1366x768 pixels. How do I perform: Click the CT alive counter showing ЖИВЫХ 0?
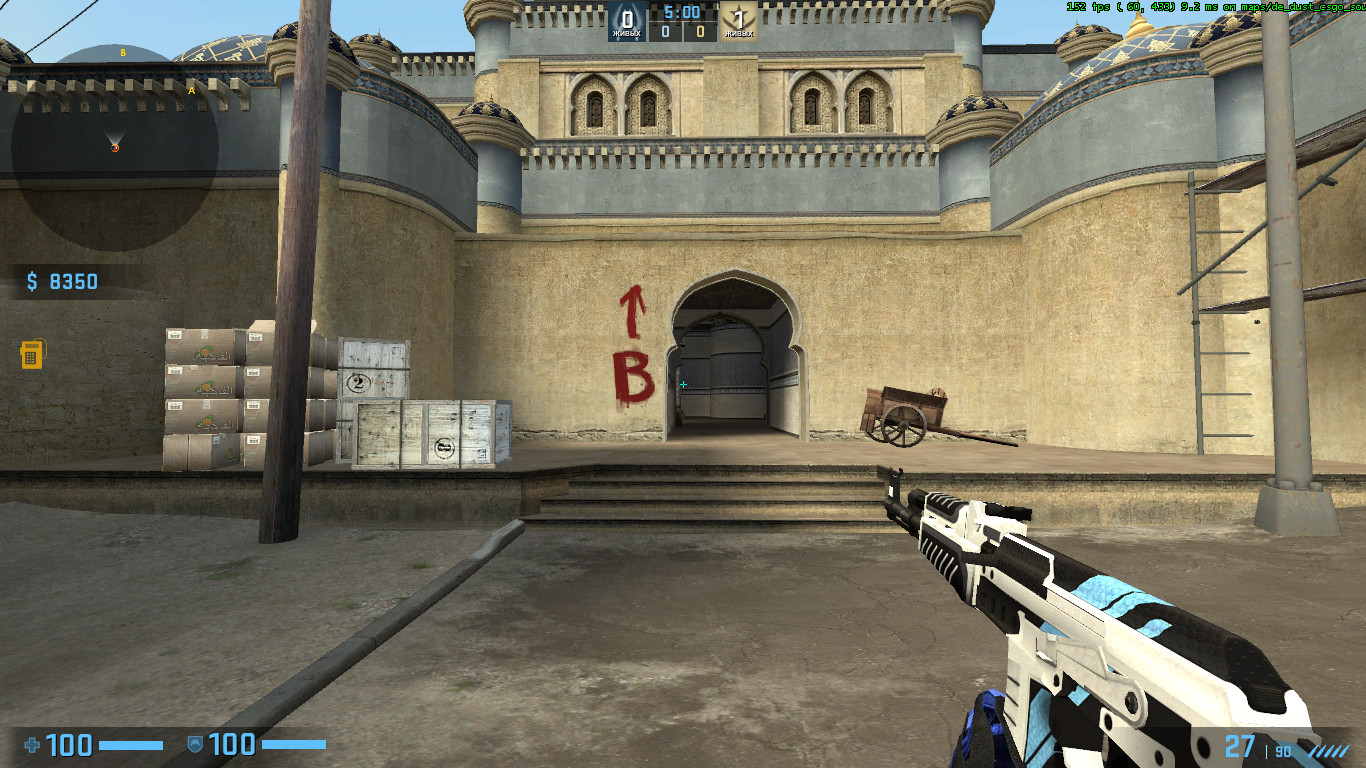point(626,32)
